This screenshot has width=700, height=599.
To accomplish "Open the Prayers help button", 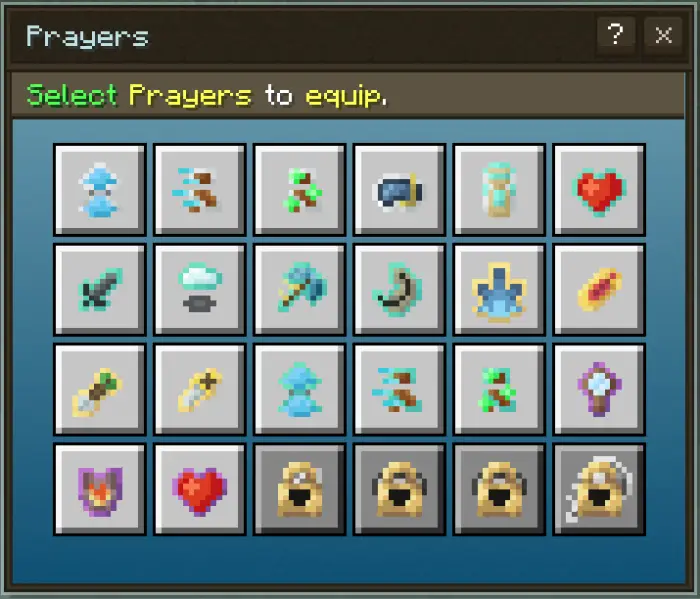I will coord(613,36).
